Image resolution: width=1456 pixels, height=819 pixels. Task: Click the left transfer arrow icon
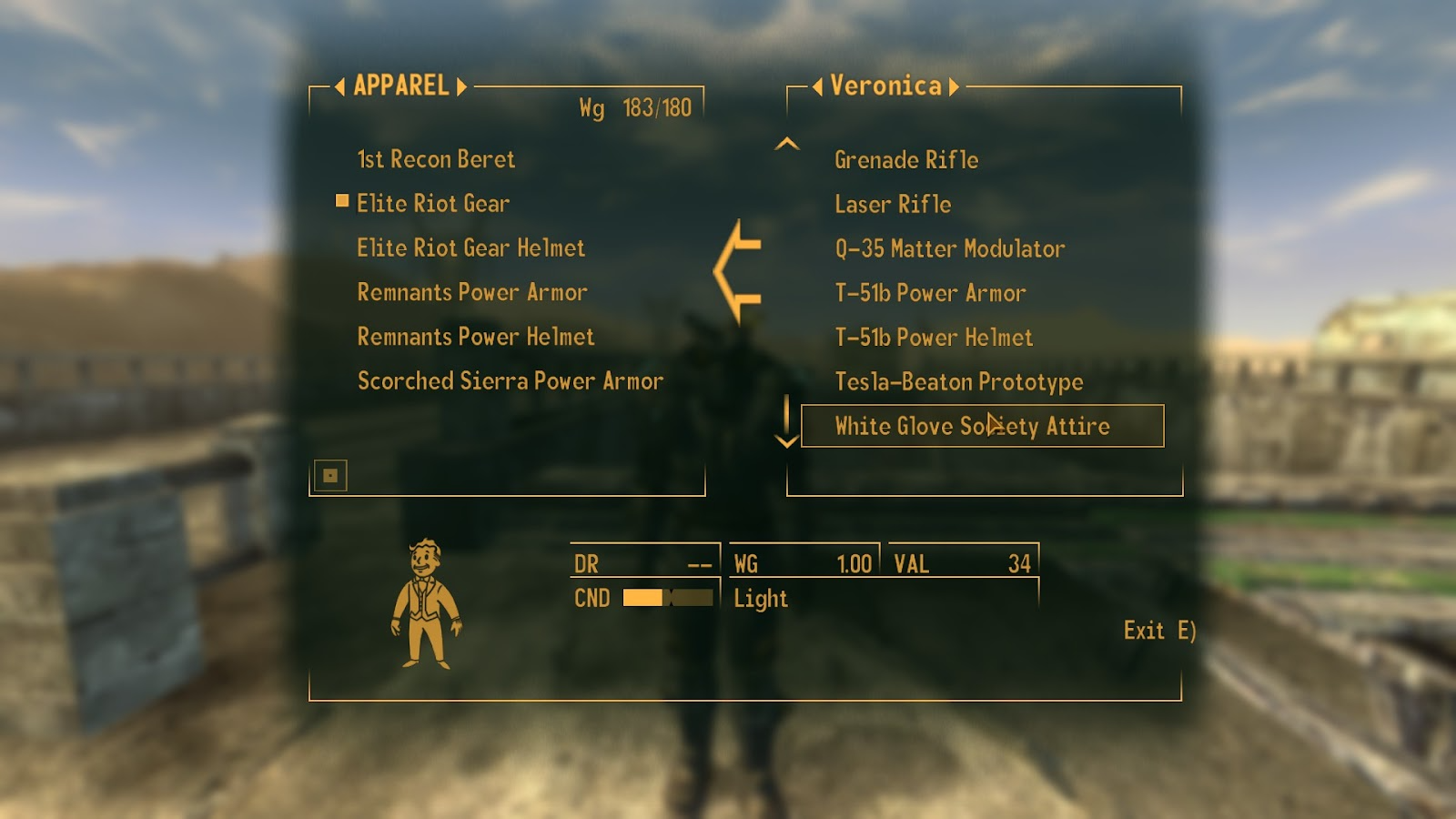739,268
